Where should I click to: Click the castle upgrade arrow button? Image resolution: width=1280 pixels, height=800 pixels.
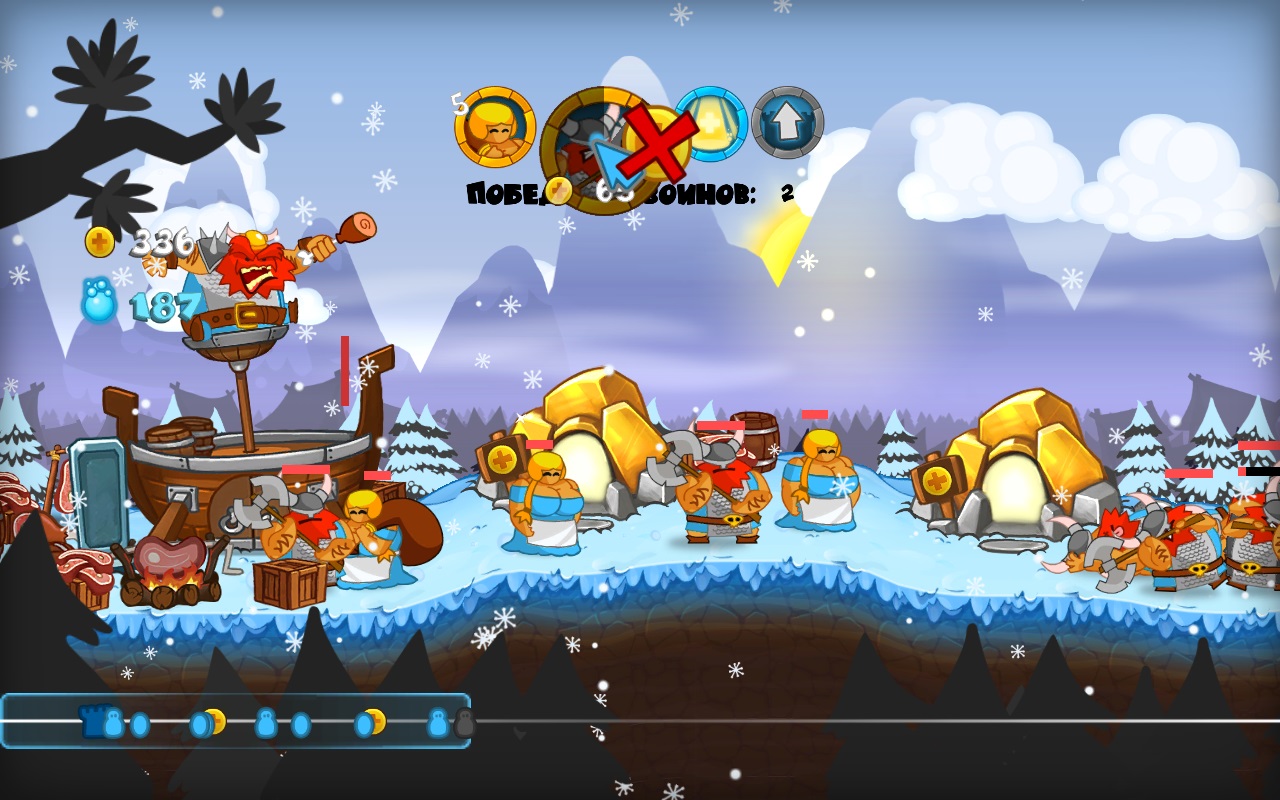(x=788, y=123)
